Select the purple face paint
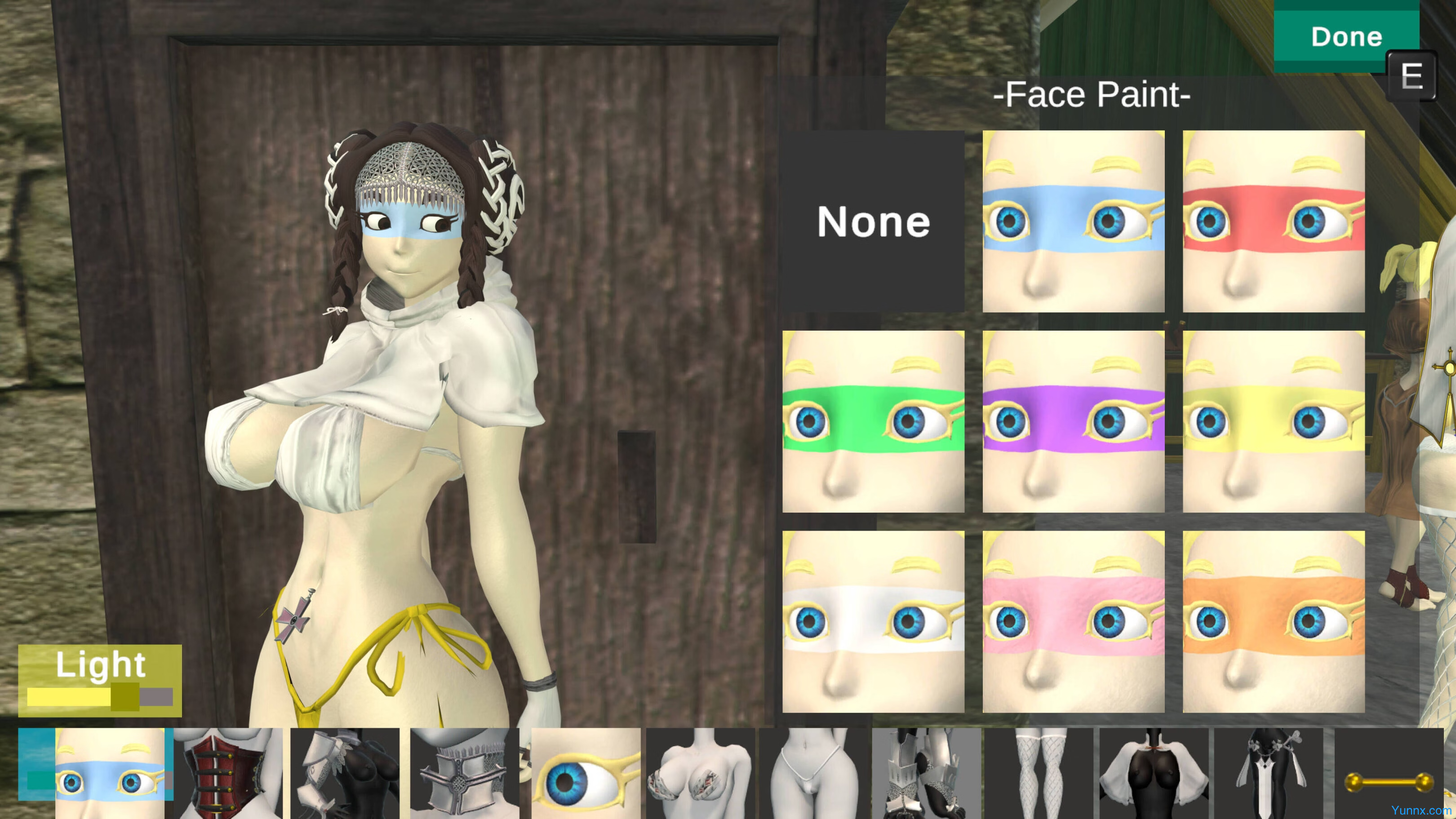Image resolution: width=1456 pixels, height=819 pixels. point(1073,422)
